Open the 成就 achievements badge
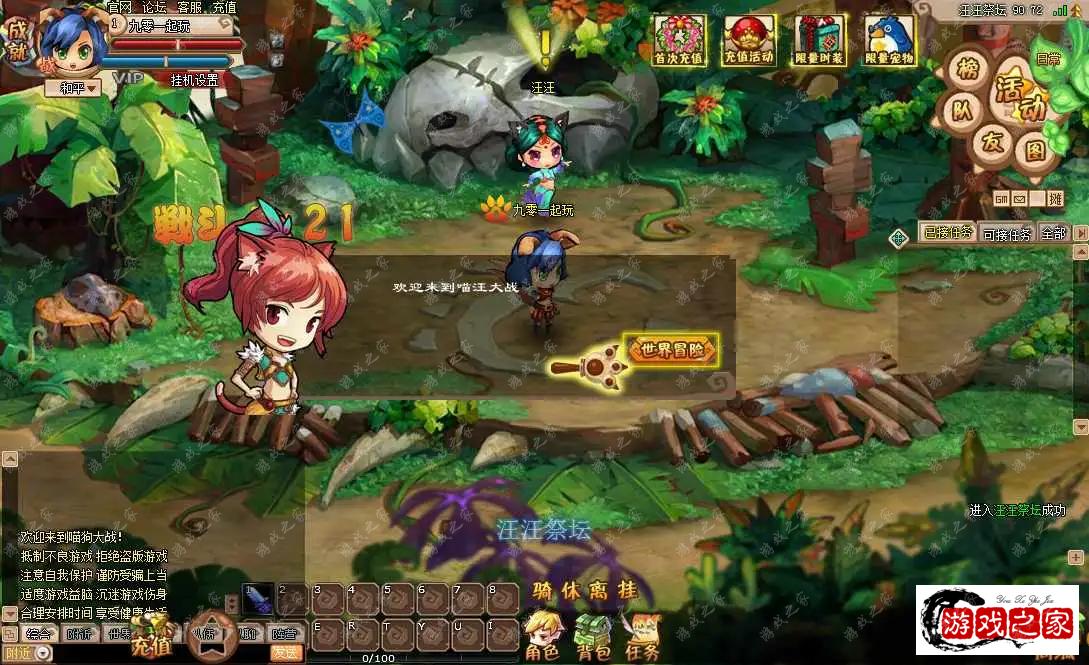The width and height of the screenshot is (1089, 665). coord(18,38)
